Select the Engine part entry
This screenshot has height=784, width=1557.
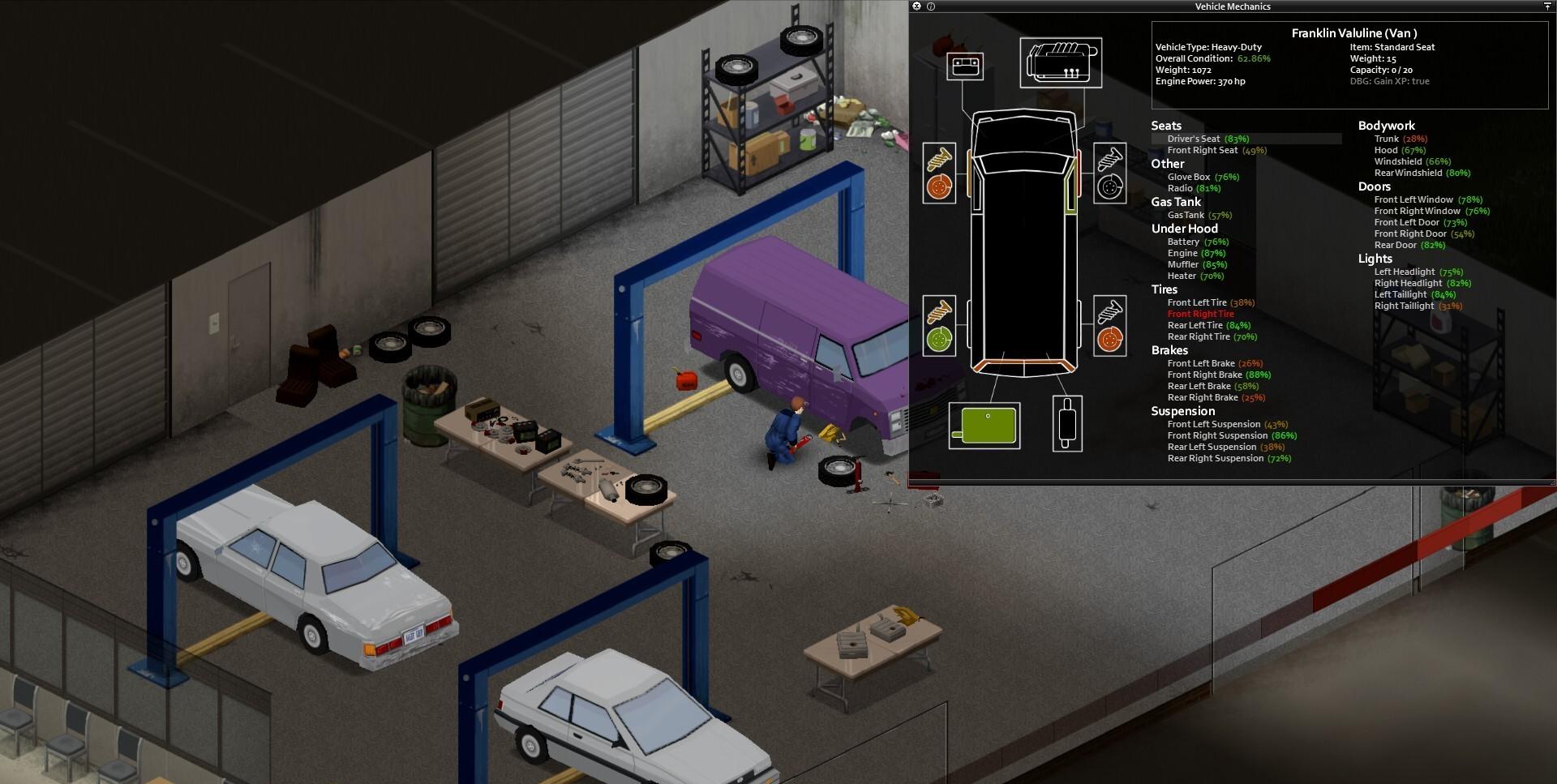click(1182, 253)
